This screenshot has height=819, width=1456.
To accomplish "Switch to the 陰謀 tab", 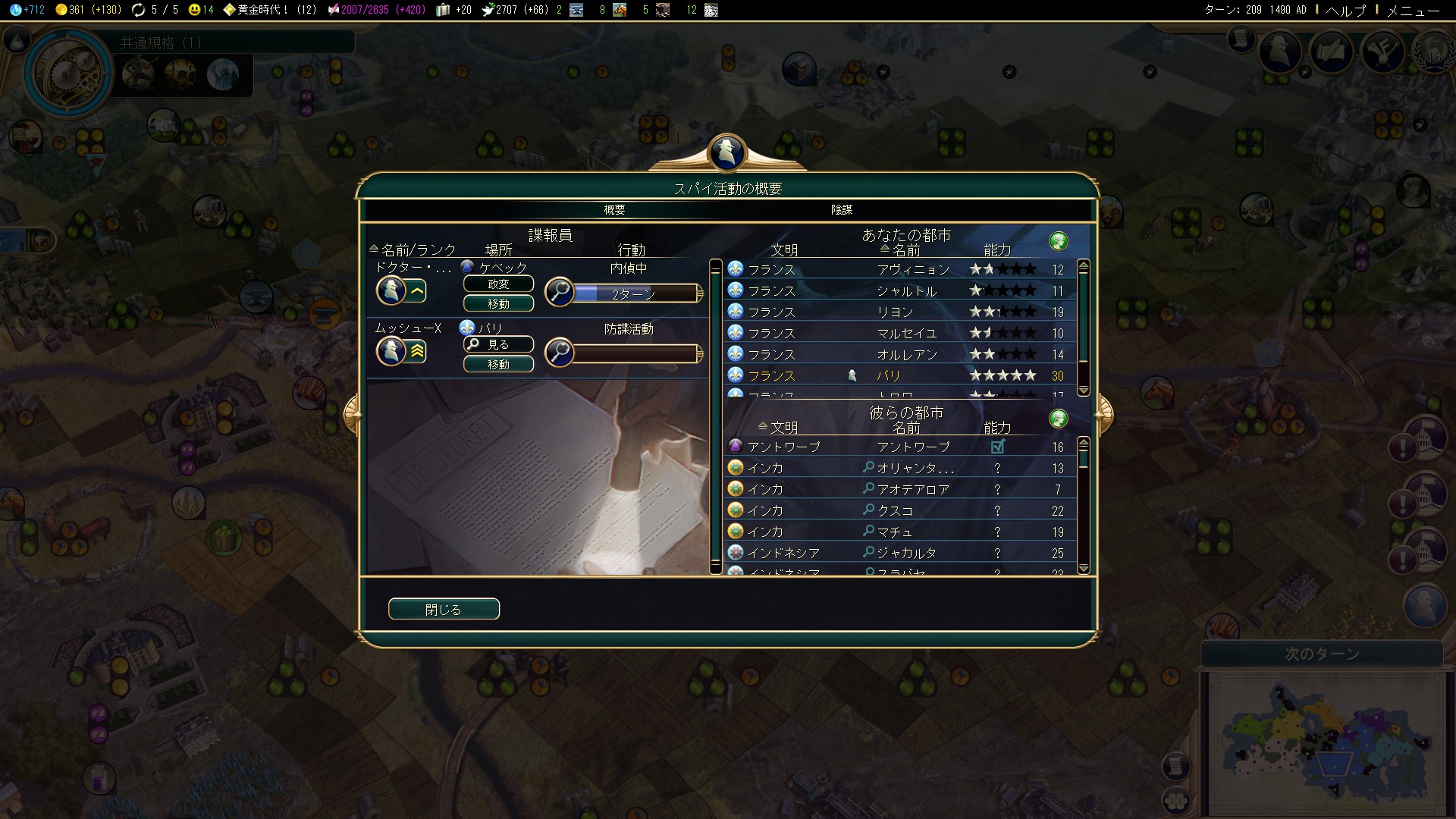I will (842, 209).
